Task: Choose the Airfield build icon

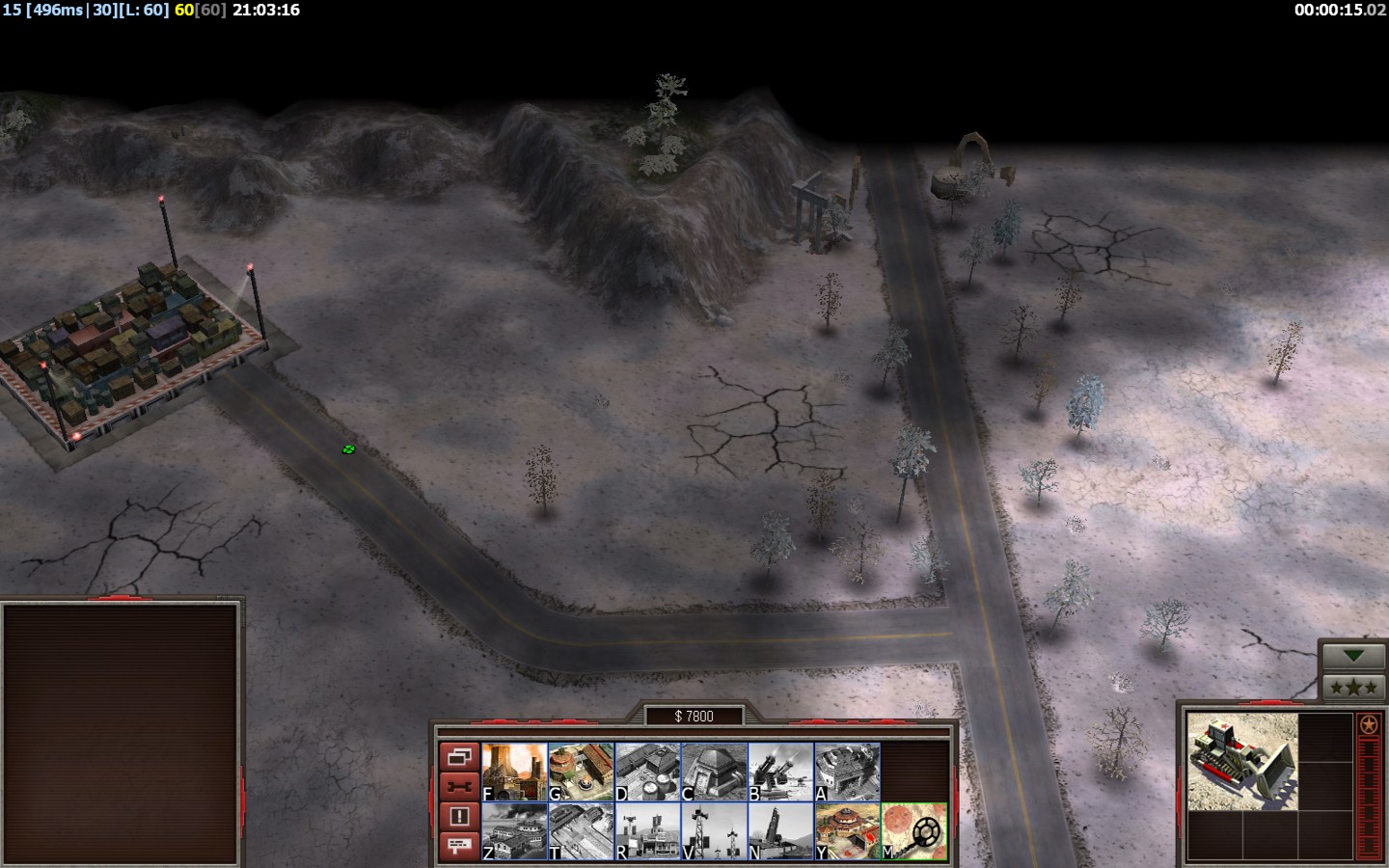Action: pyautogui.click(x=581, y=831)
